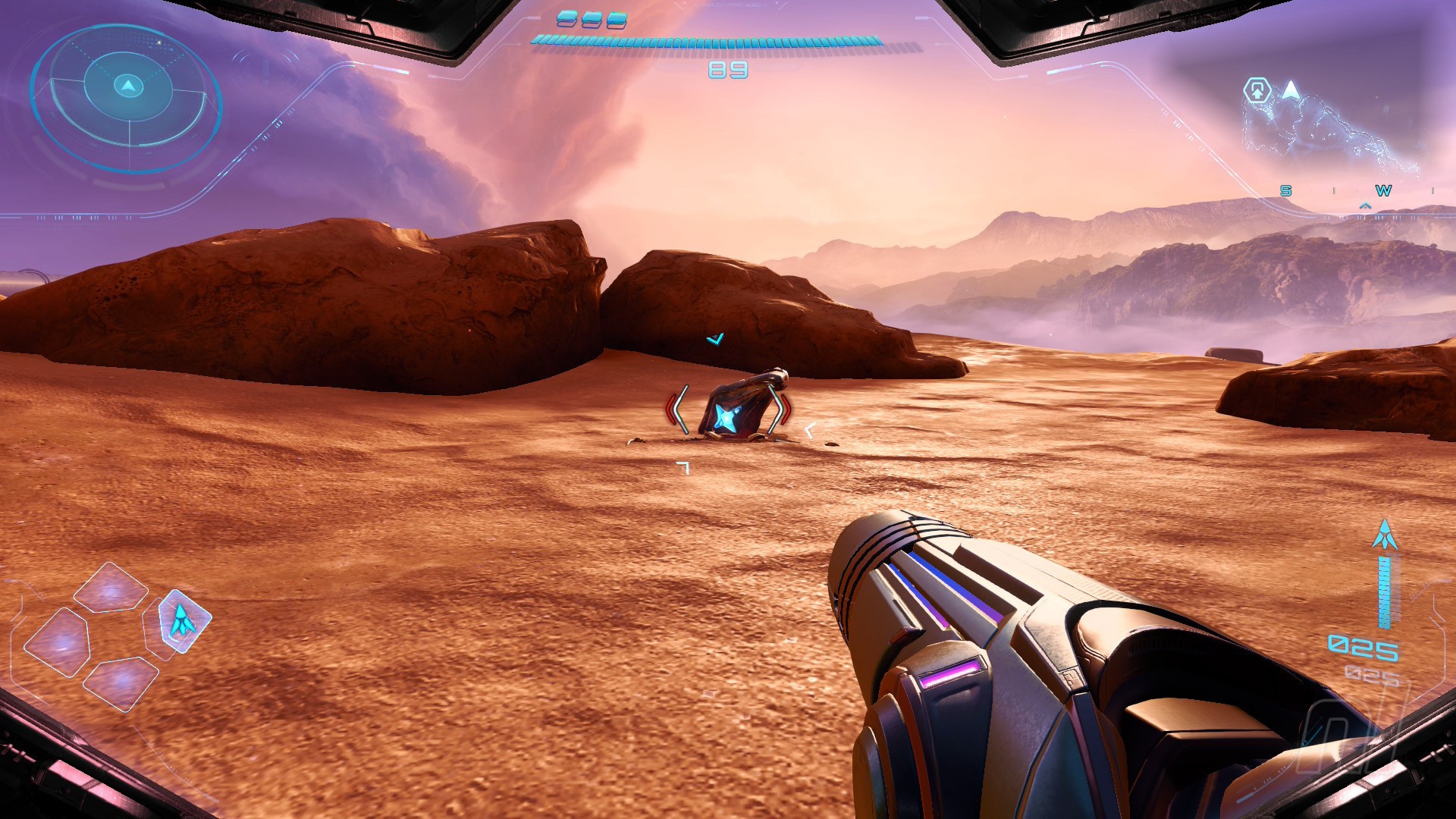Click the hexagon icon beside the minimap
Screen dimensions: 1456x819
[1257, 91]
